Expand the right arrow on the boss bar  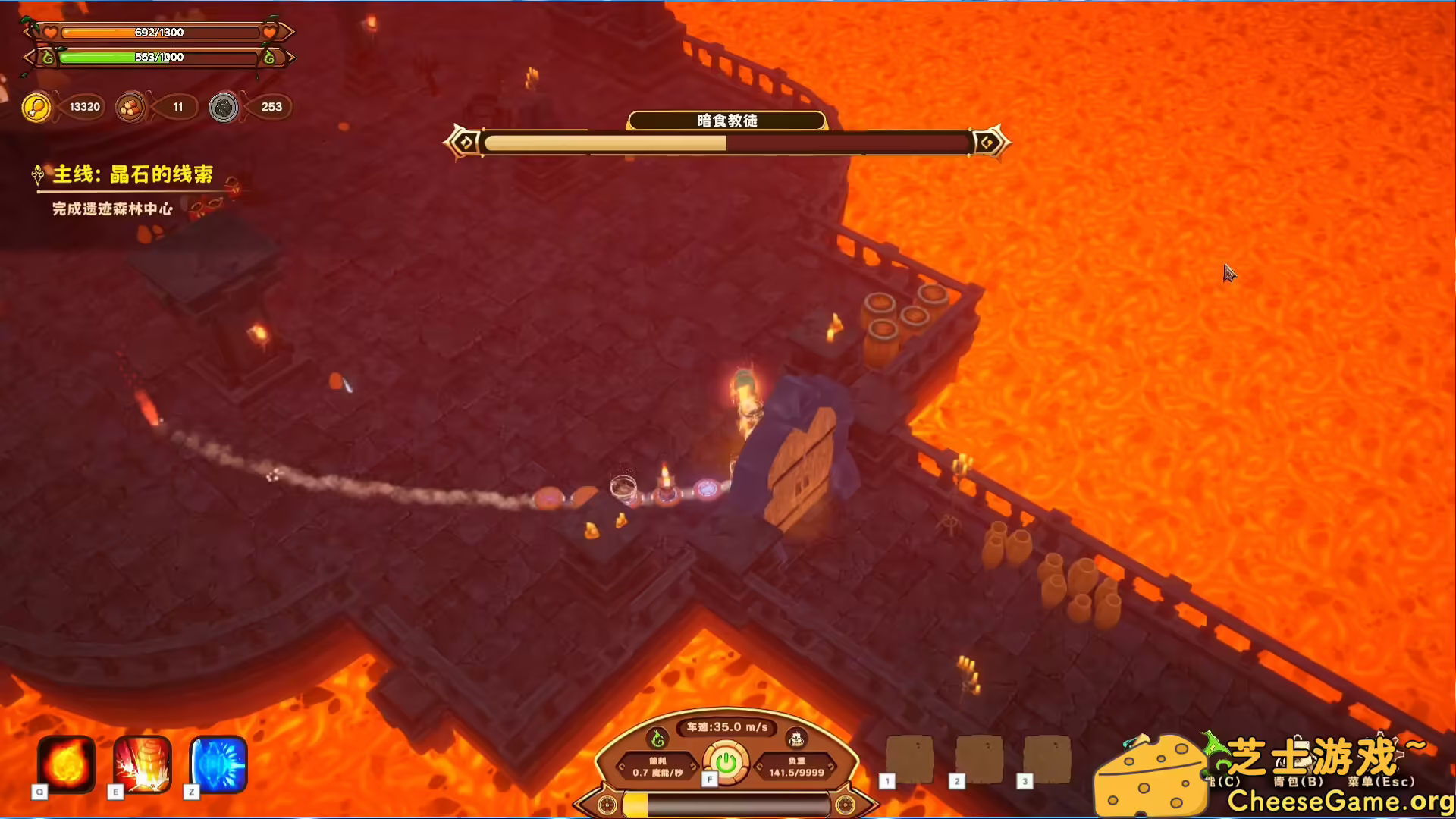[x=988, y=141]
